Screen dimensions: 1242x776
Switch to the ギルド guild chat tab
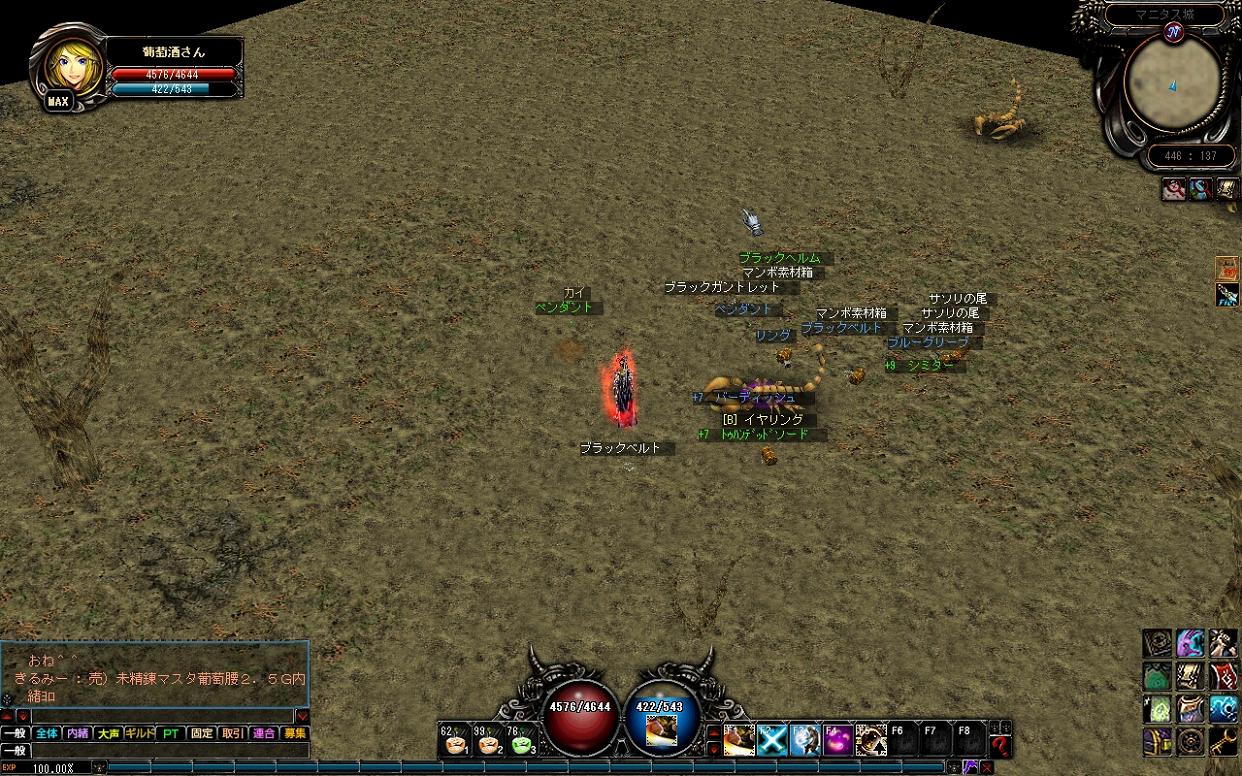(140, 733)
